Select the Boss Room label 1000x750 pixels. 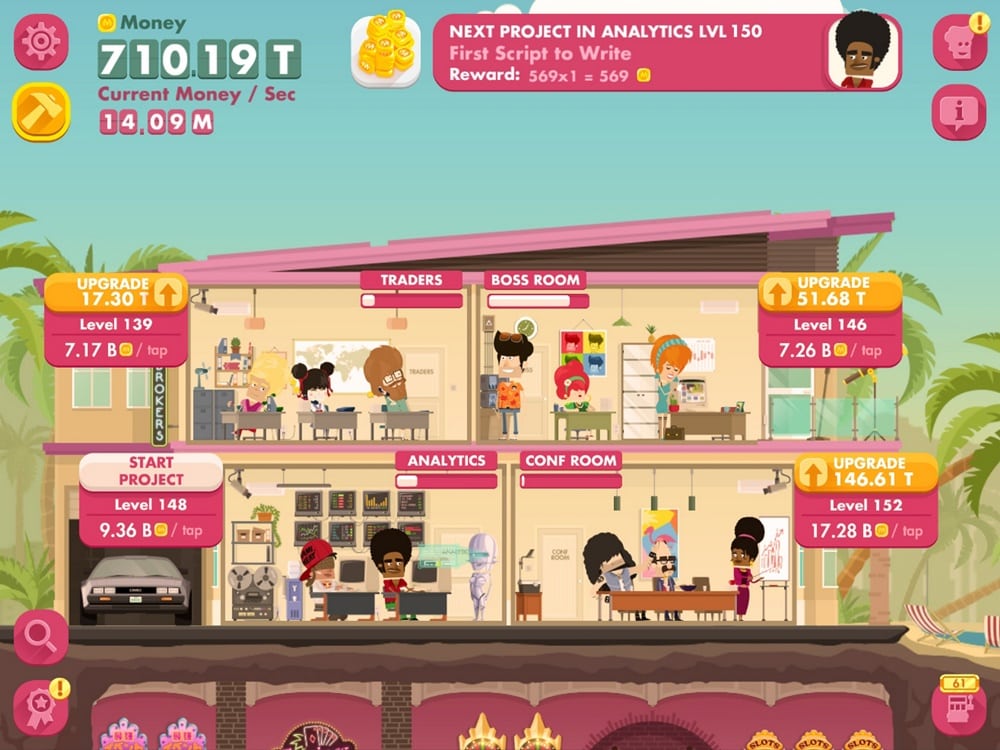click(536, 280)
